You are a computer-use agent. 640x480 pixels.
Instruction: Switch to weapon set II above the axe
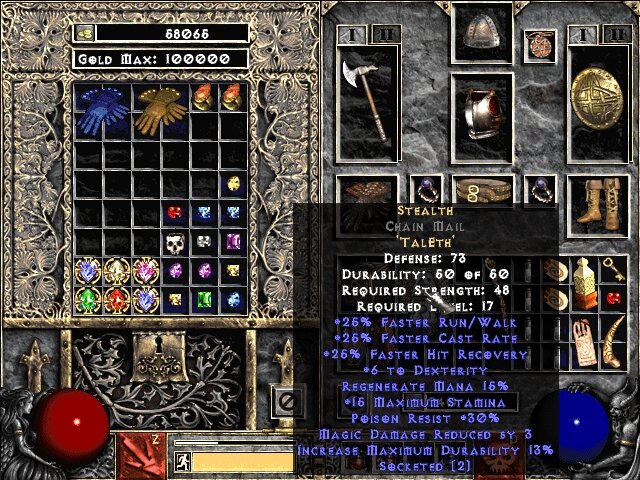383,35
